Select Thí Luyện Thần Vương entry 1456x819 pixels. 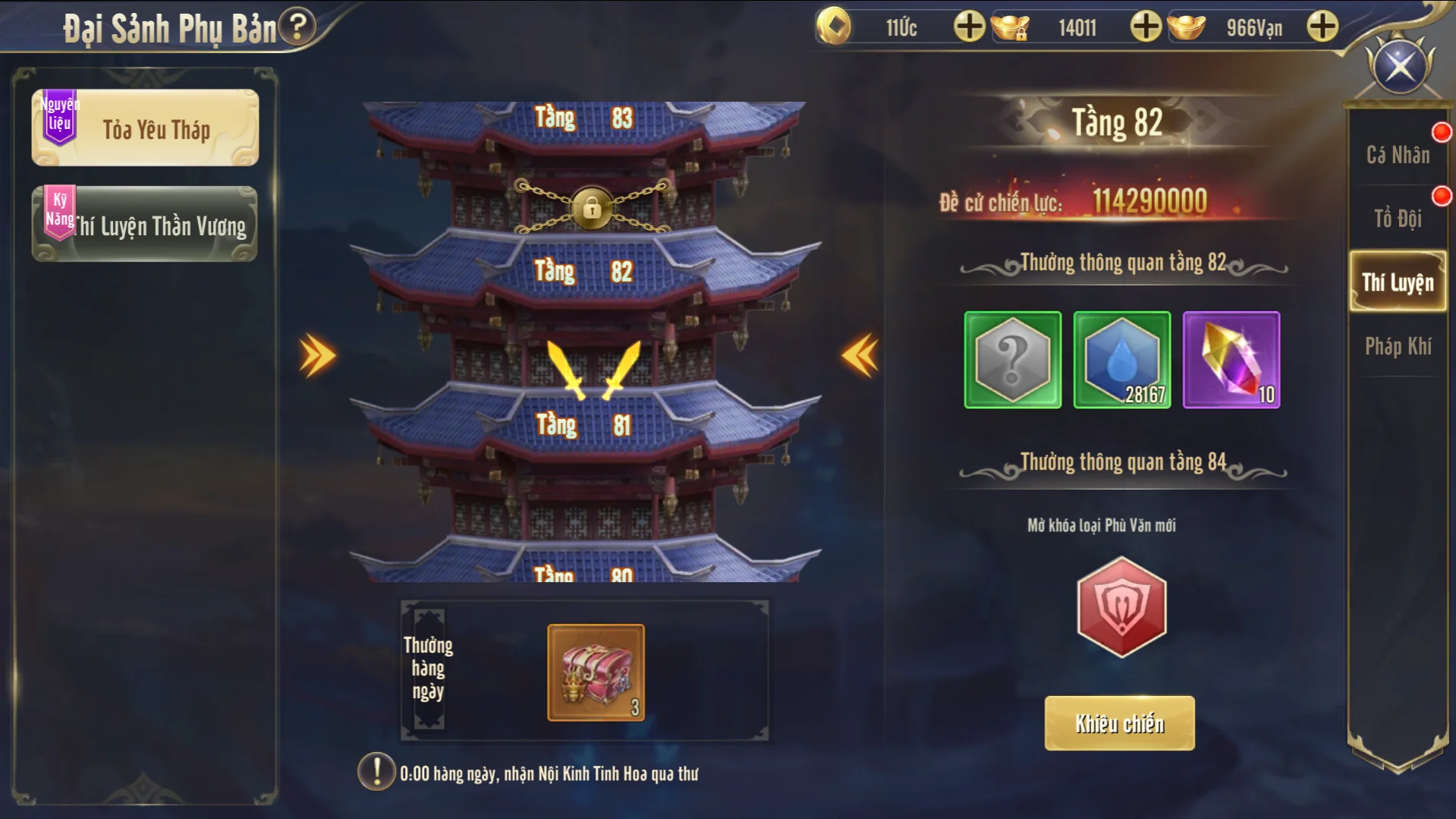click(145, 225)
